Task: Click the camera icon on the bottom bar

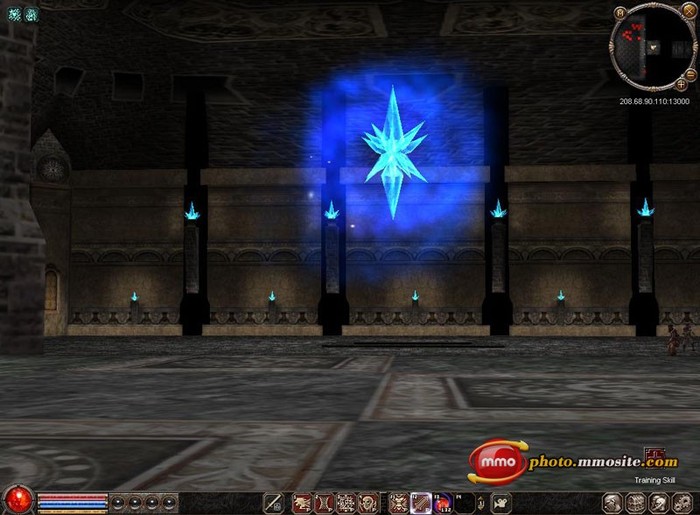Action: point(501,502)
